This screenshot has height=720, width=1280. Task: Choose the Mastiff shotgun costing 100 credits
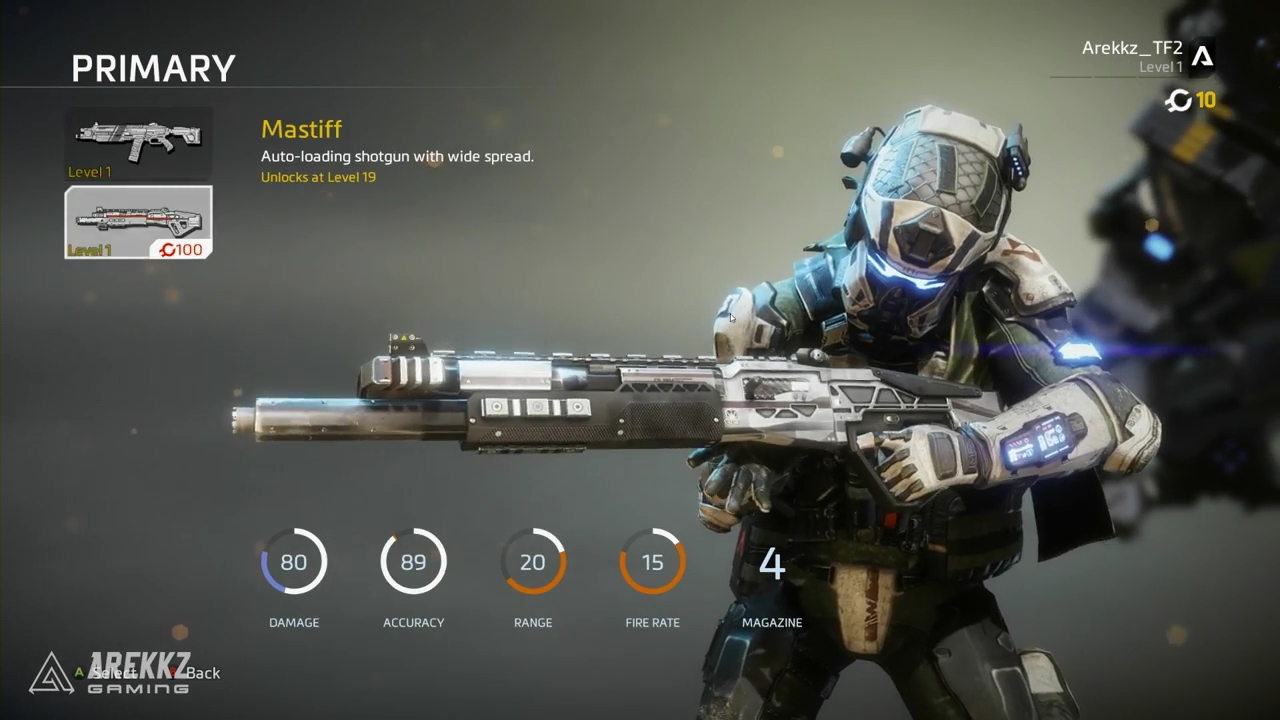click(138, 222)
